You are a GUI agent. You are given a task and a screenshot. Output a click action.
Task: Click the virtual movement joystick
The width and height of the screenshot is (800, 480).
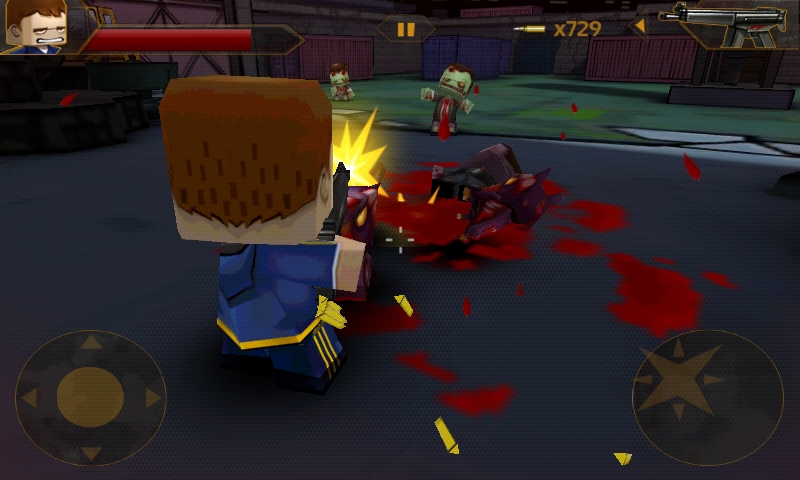click(90, 397)
